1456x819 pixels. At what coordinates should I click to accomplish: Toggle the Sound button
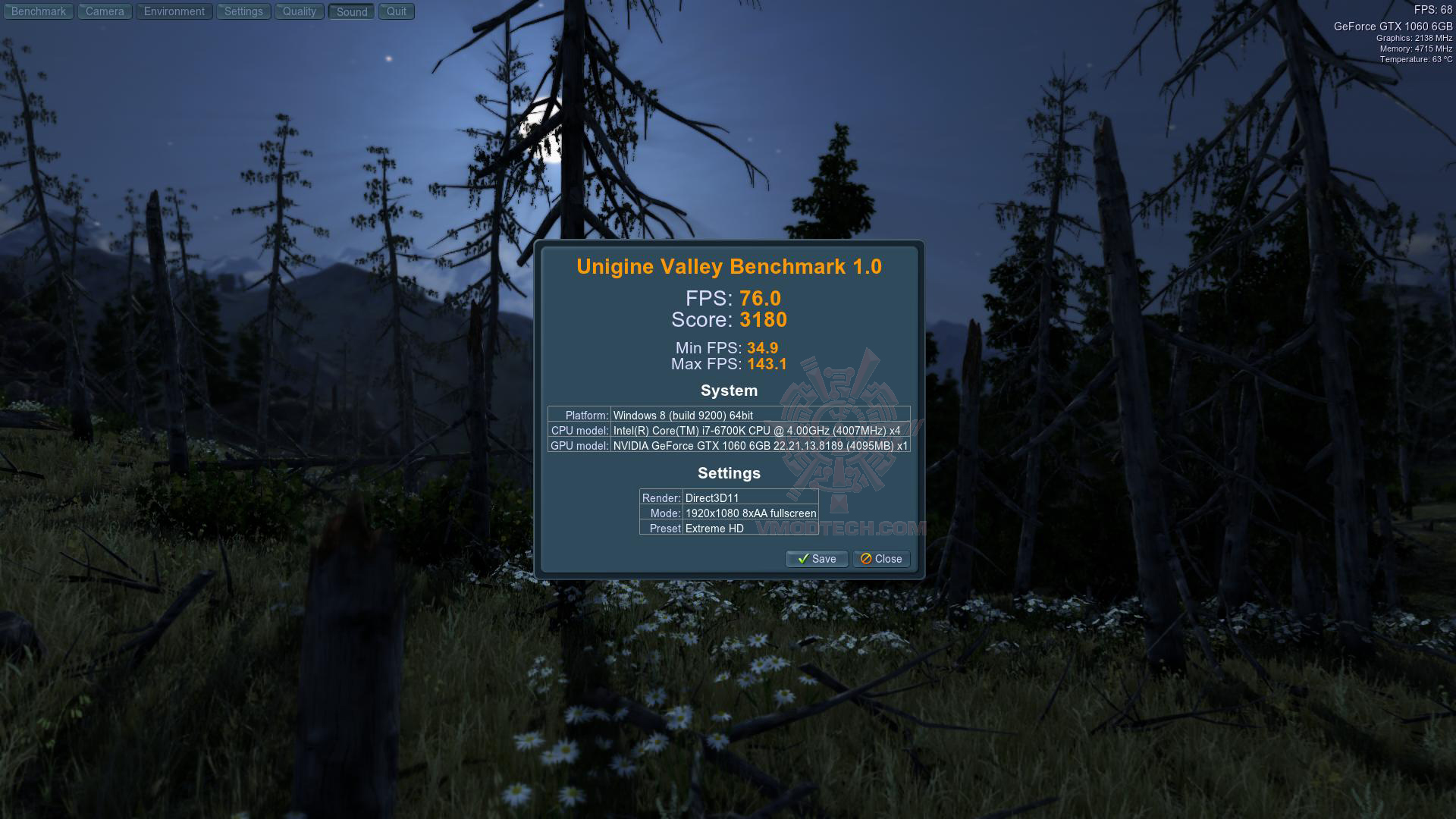click(x=352, y=12)
